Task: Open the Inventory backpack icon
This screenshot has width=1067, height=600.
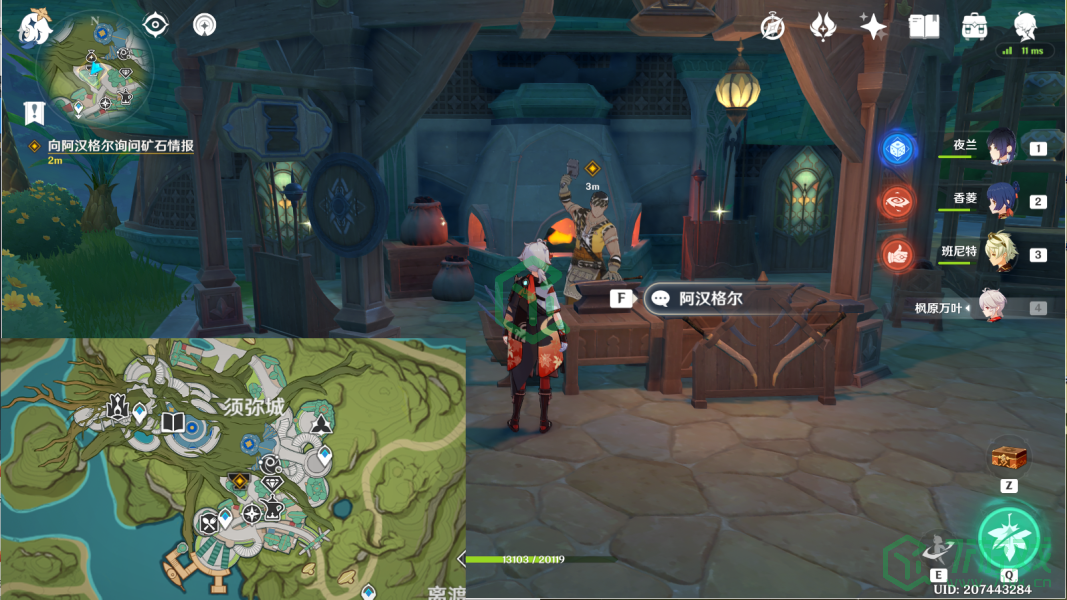Action: (x=975, y=27)
